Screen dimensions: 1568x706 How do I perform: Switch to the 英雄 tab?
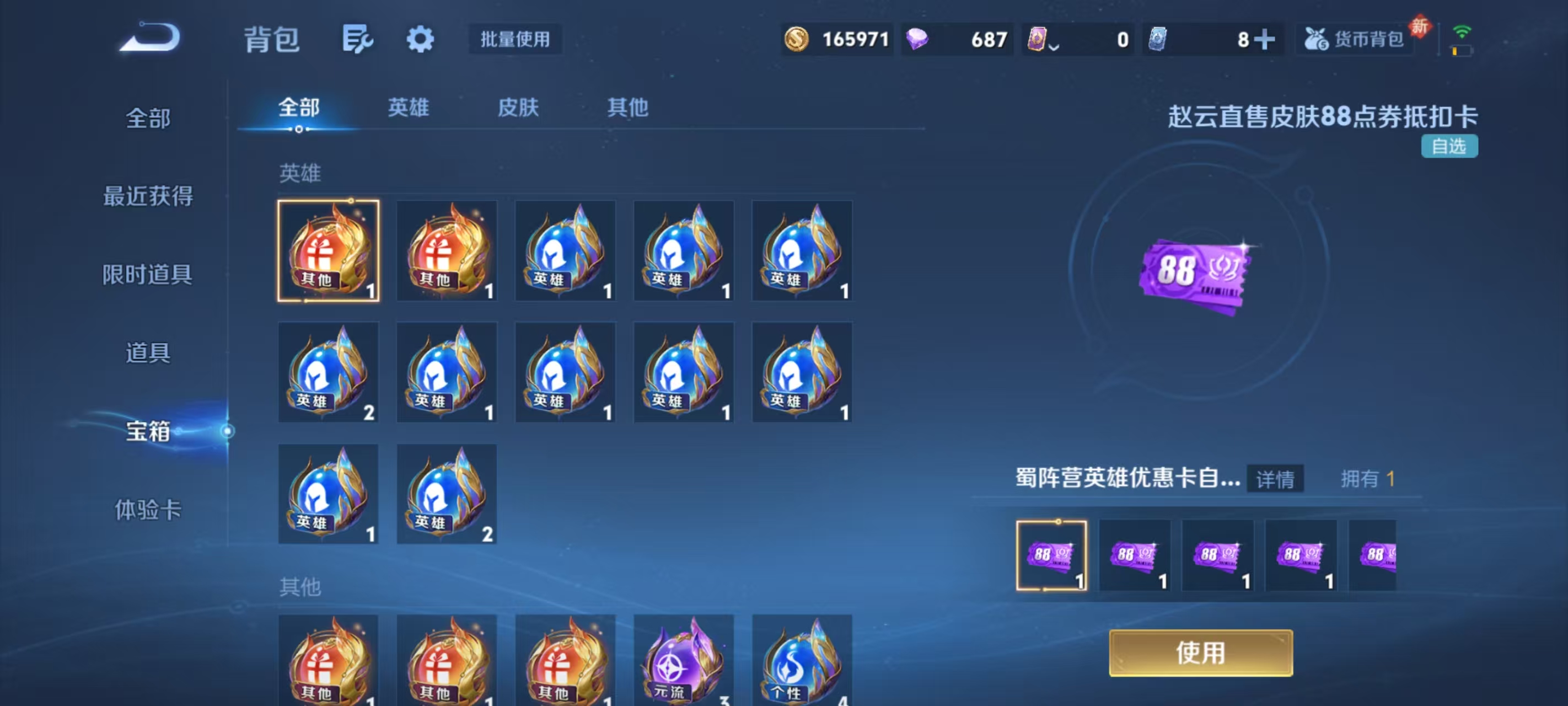pyautogui.click(x=408, y=108)
